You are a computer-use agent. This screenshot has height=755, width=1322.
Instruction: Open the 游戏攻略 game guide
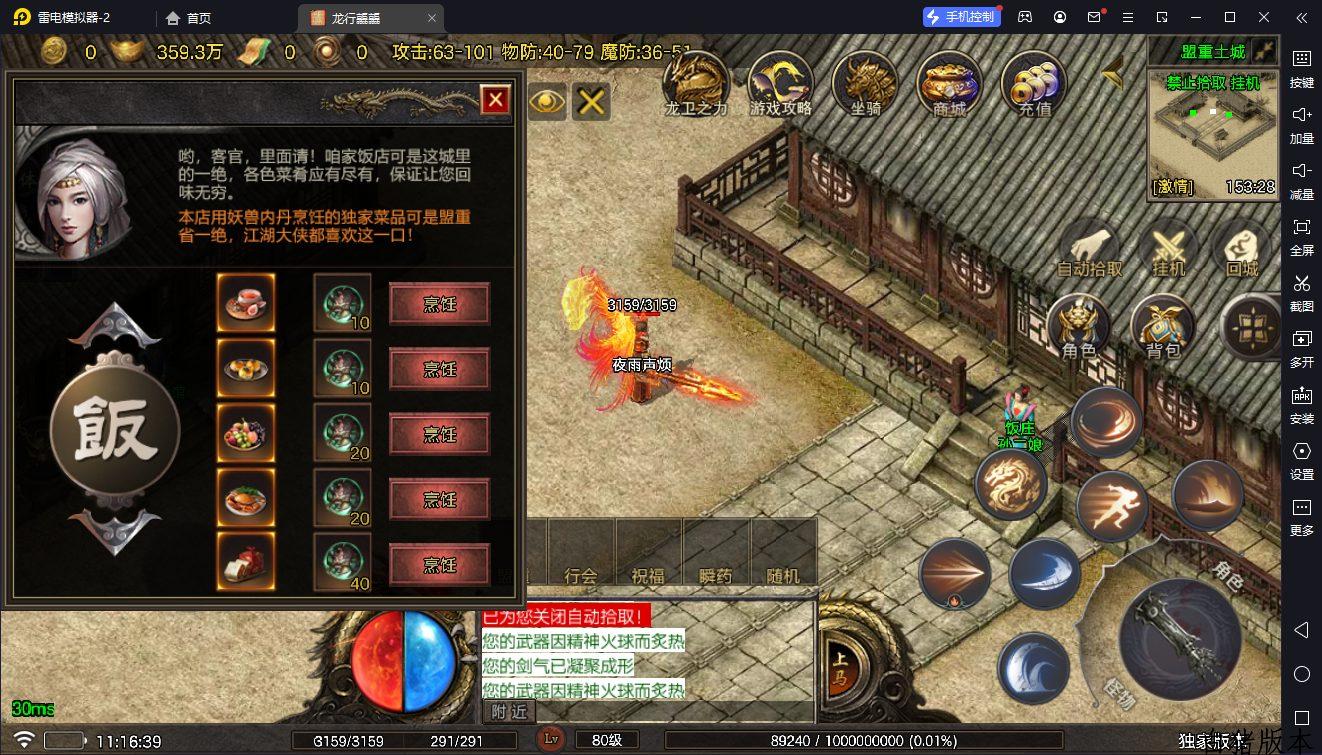pos(781,82)
